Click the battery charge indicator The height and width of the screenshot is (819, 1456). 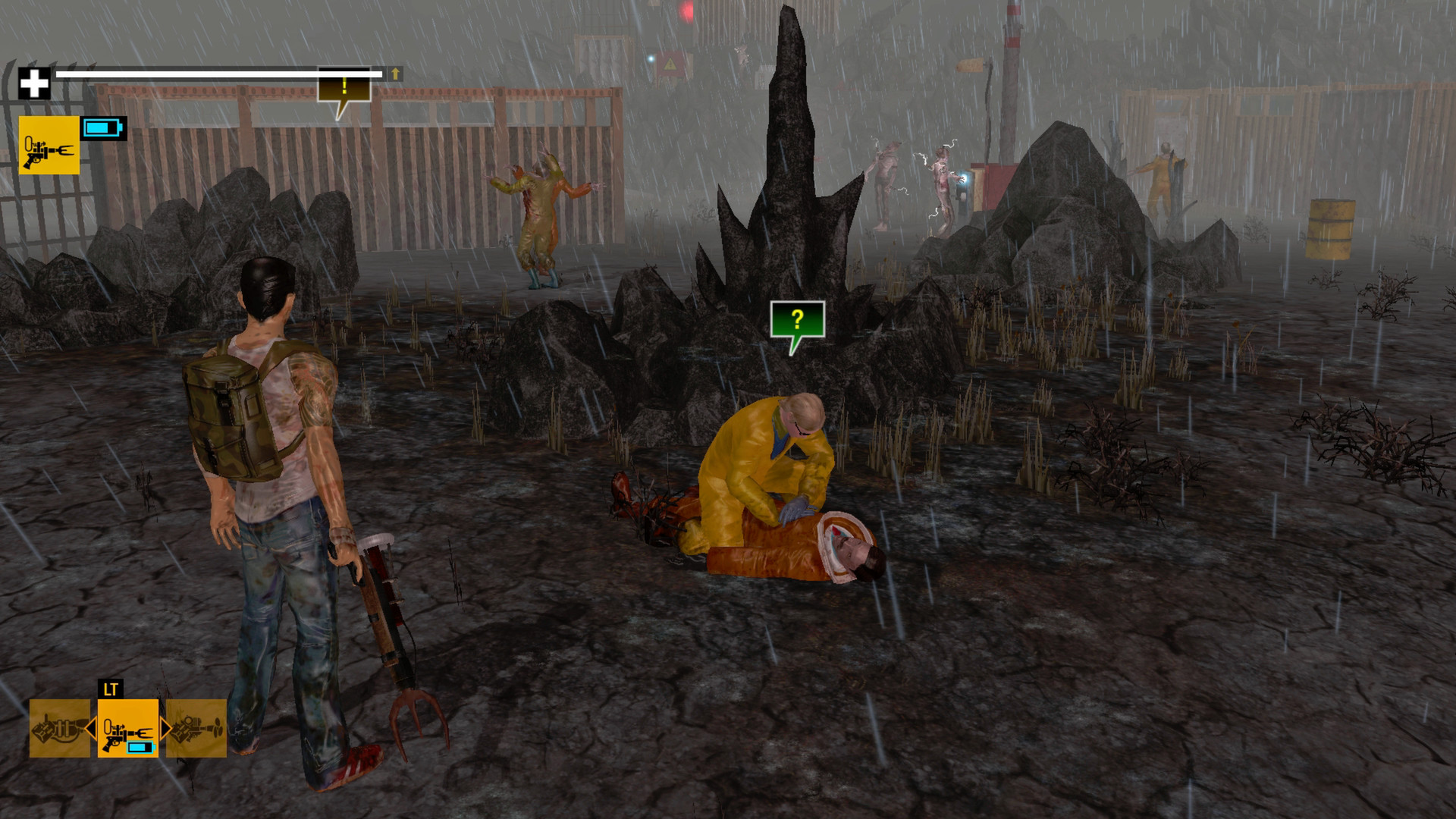click(105, 129)
